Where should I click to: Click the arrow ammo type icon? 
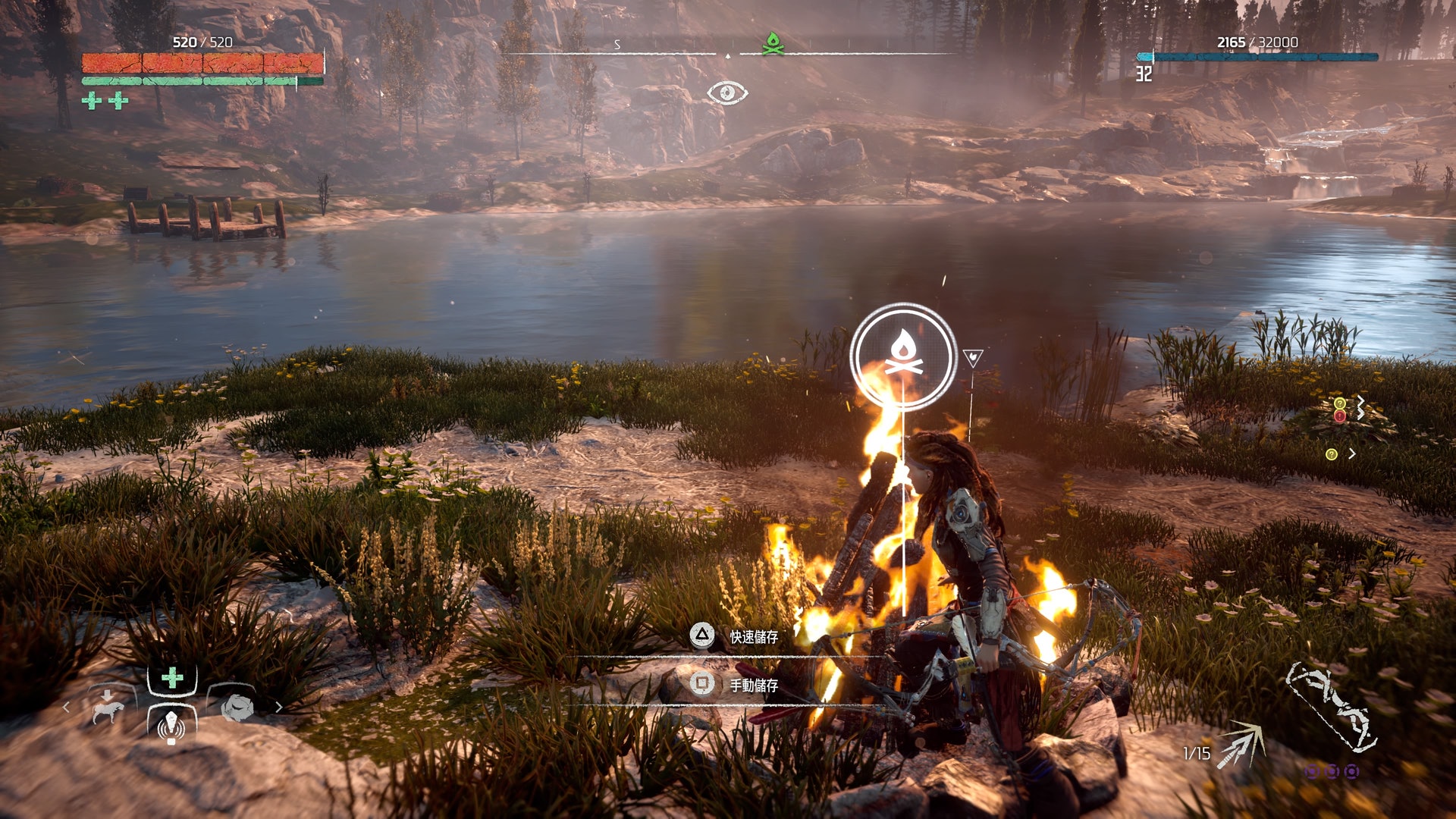point(1240,745)
